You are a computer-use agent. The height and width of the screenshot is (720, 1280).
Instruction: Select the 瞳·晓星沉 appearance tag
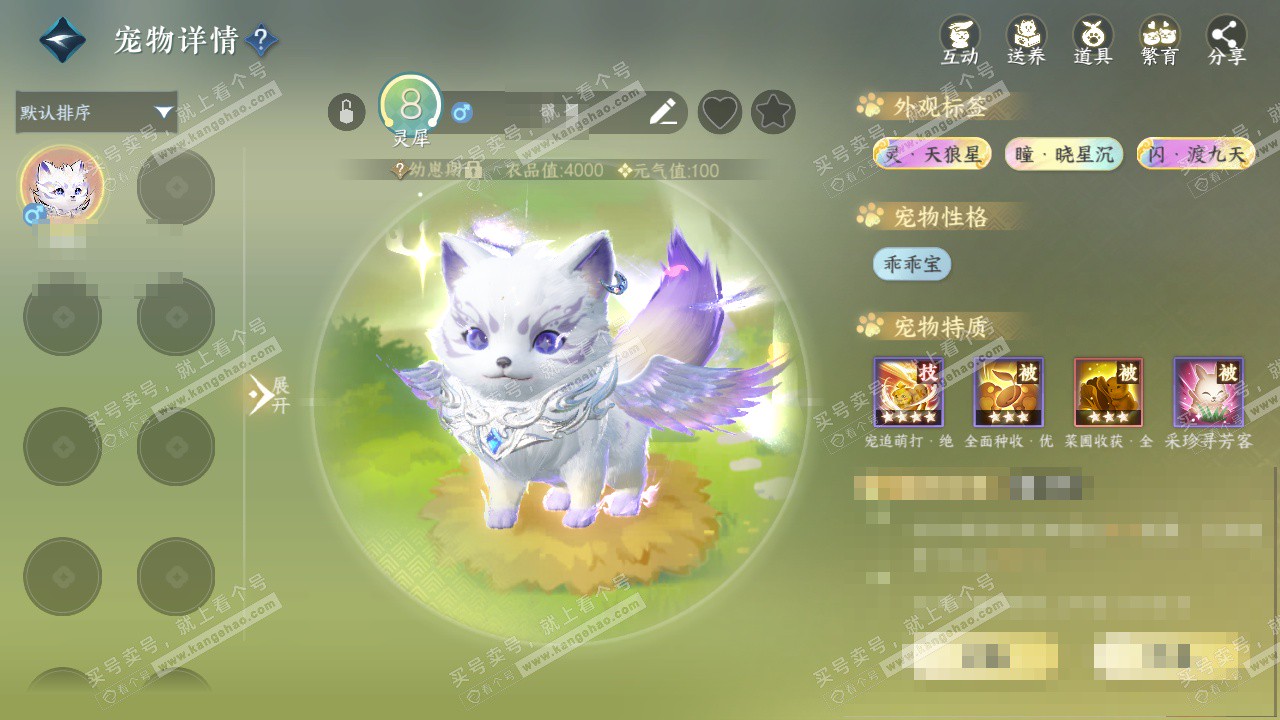(x=1064, y=154)
